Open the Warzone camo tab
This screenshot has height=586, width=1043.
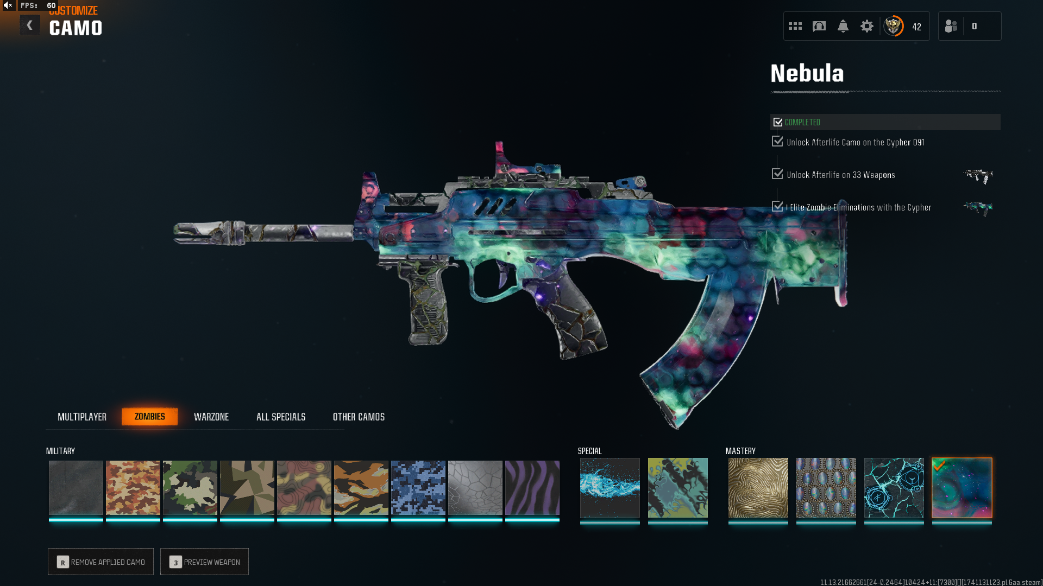[x=212, y=417]
